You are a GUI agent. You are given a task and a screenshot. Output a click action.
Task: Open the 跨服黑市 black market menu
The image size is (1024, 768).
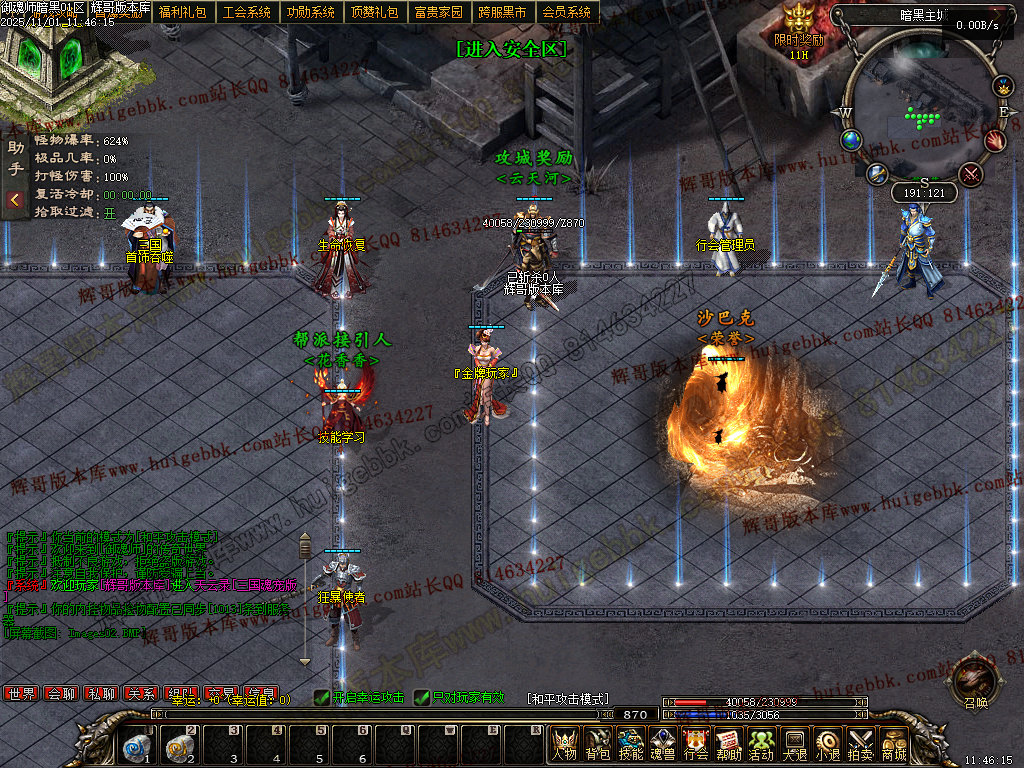coord(502,12)
